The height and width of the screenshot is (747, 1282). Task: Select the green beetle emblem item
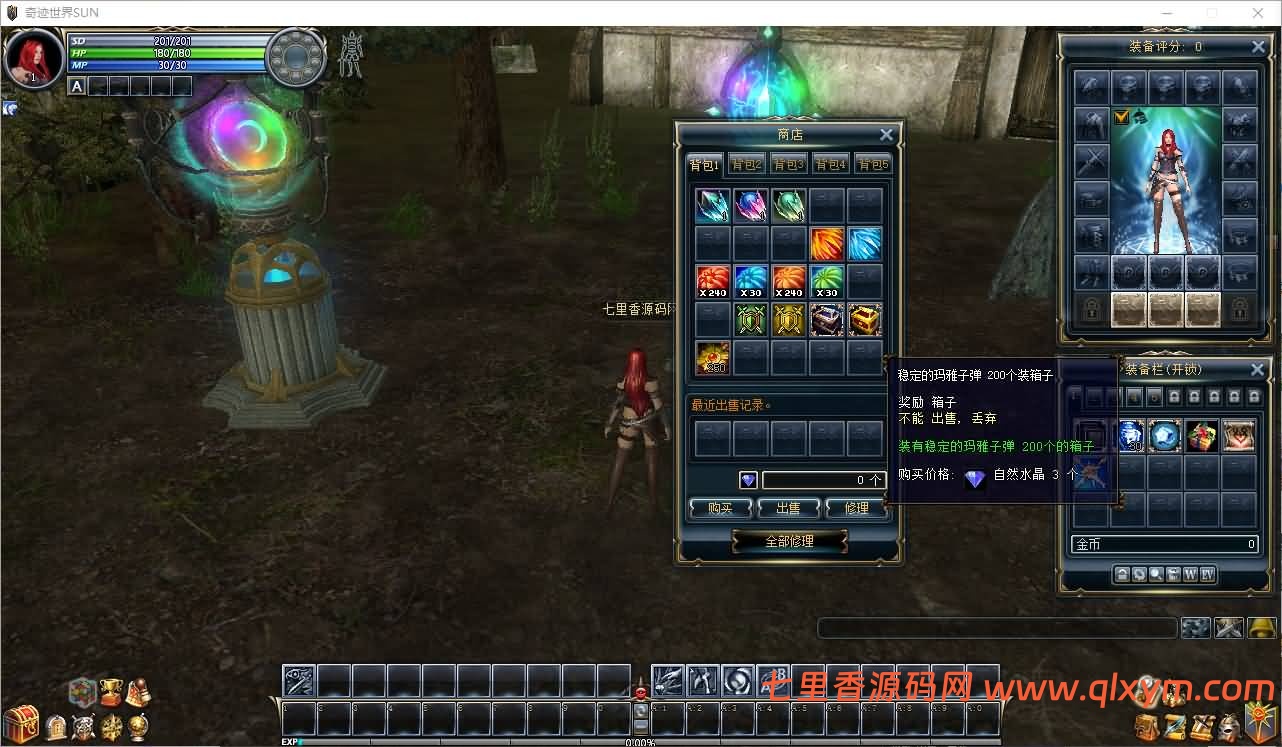point(750,320)
